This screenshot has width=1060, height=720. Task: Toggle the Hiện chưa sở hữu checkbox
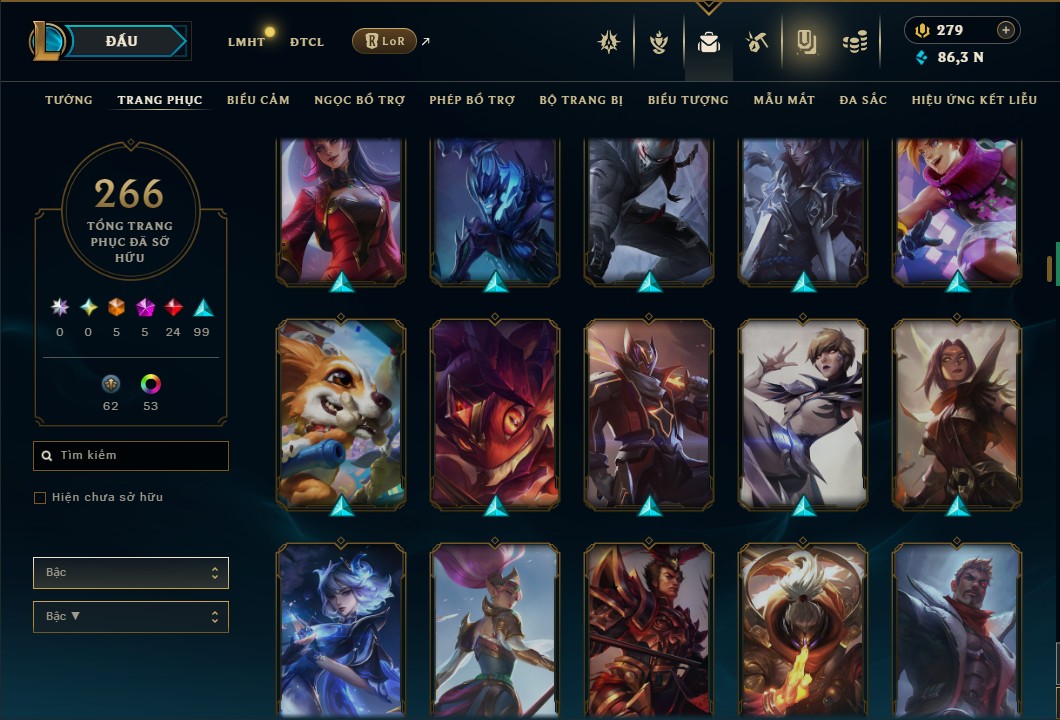[40, 498]
